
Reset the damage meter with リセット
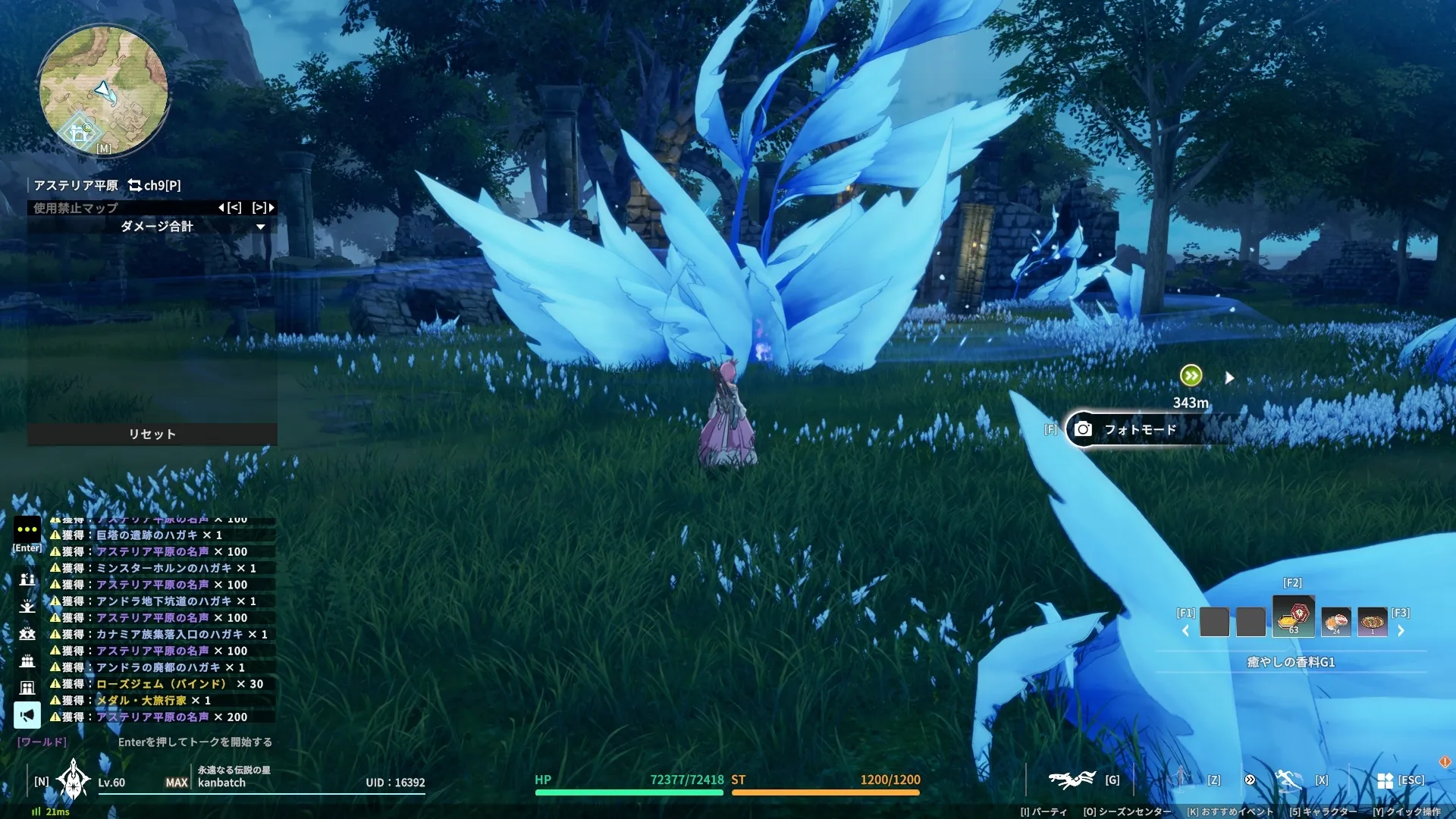[x=152, y=434]
